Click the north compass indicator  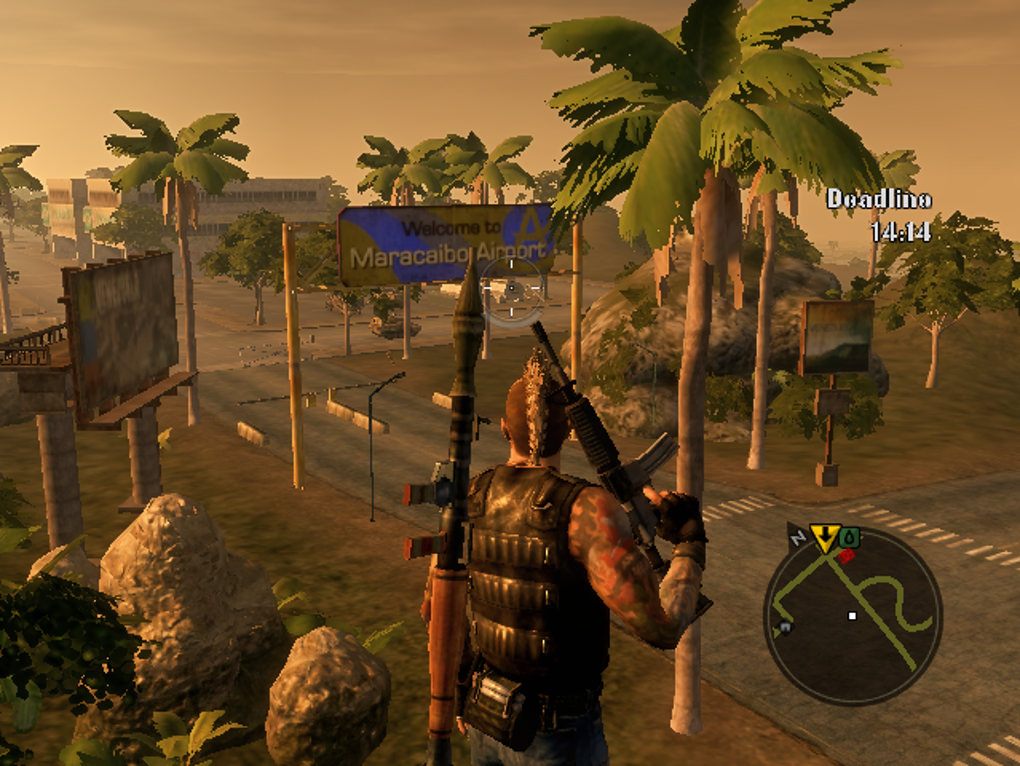pyautogui.click(x=798, y=537)
